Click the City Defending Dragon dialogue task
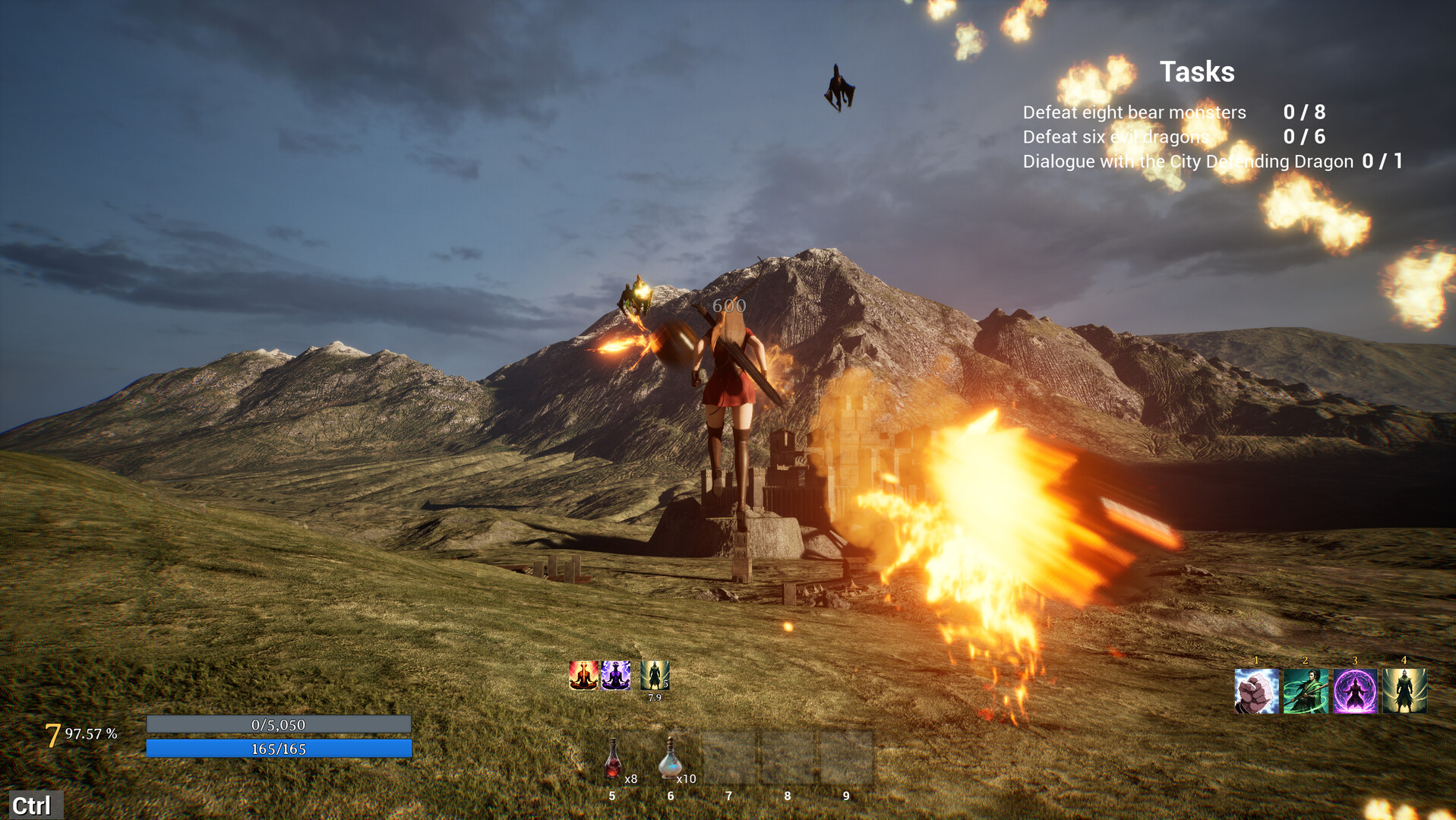 pos(1187,161)
